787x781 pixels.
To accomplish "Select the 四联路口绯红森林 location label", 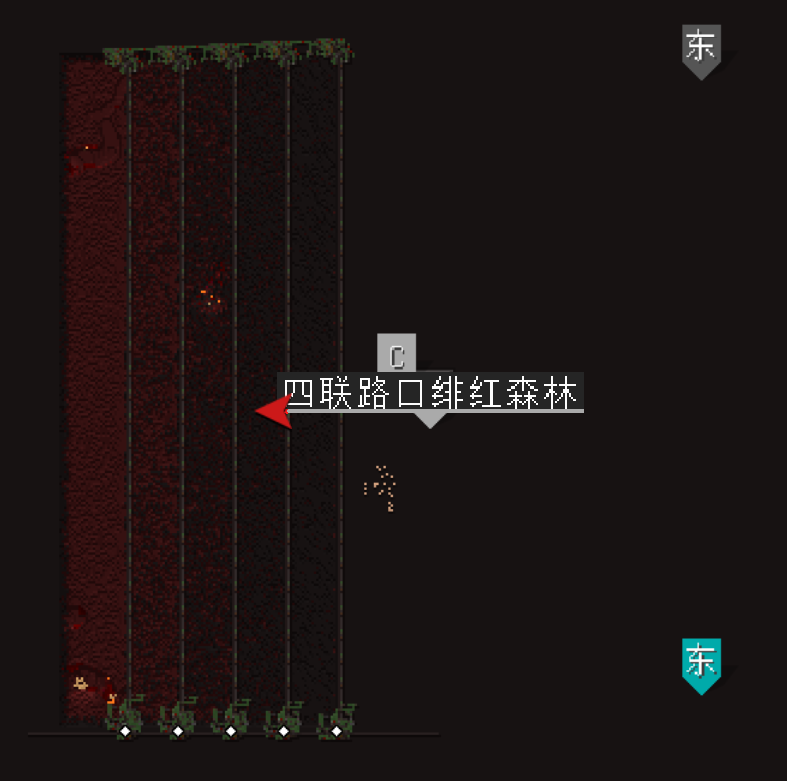I will coord(431,392).
